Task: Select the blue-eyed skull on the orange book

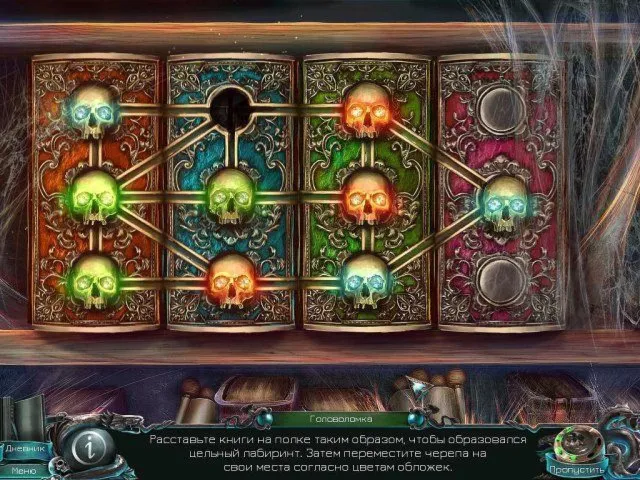Action: [94, 111]
